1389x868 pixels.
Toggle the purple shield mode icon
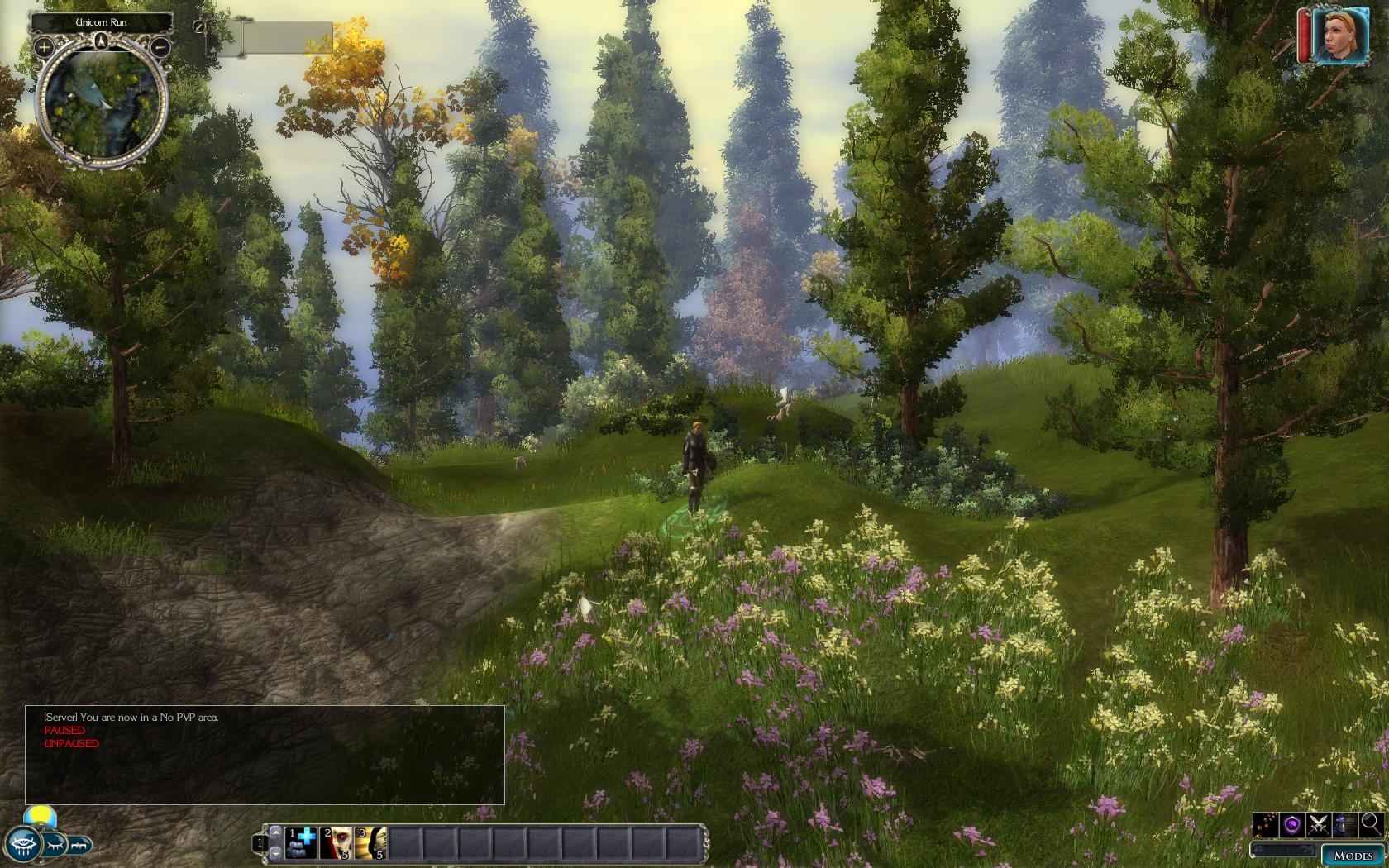pos(1292,824)
